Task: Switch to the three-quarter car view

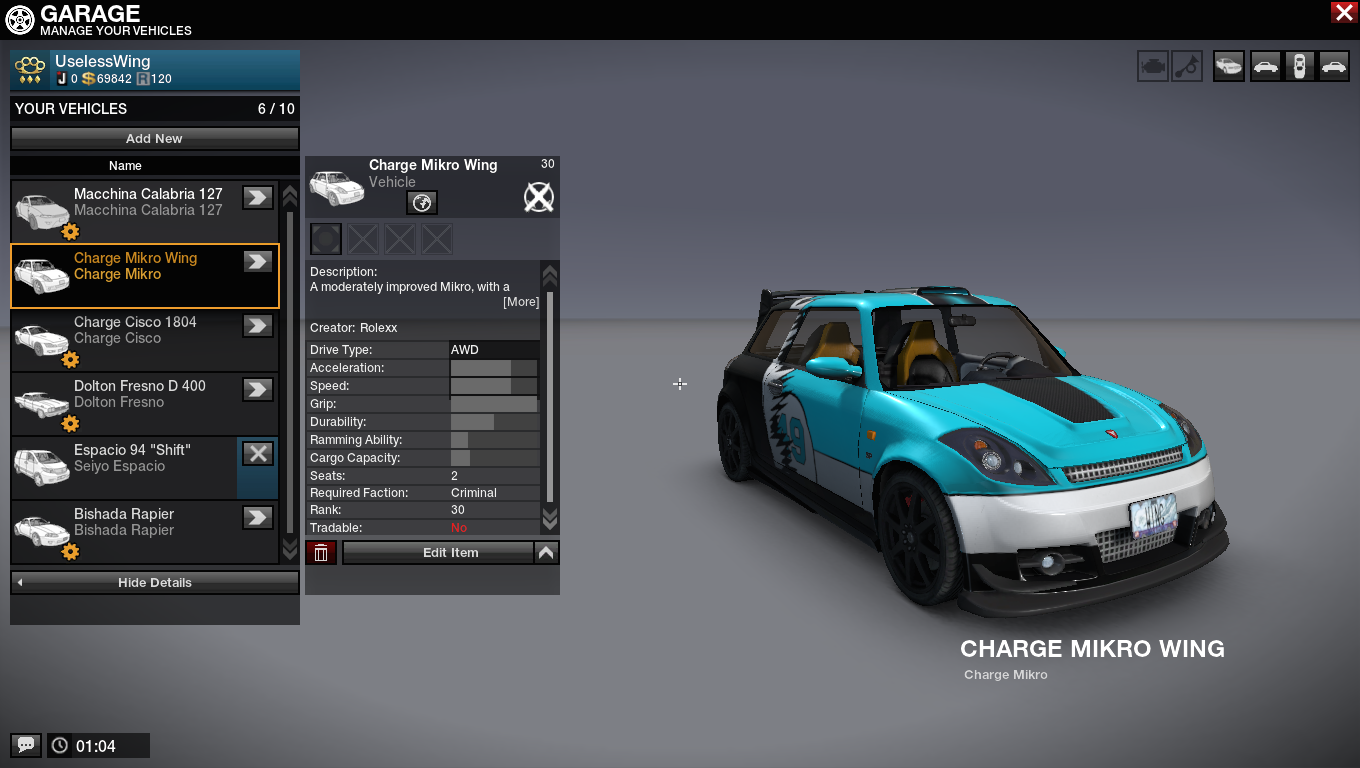Action: pyautogui.click(x=1229, y=67)
